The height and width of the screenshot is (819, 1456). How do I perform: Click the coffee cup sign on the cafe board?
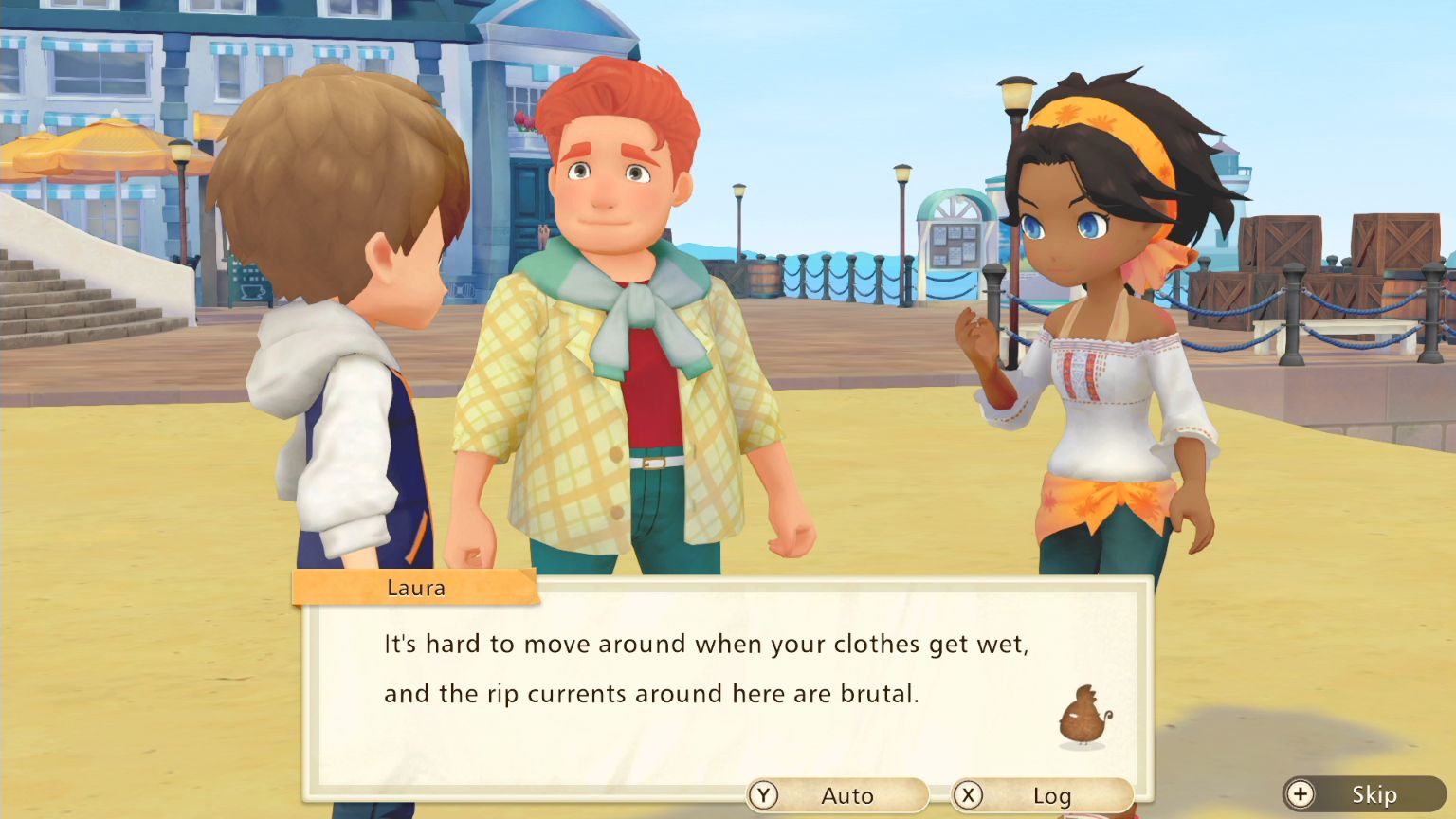click(252, 291)
